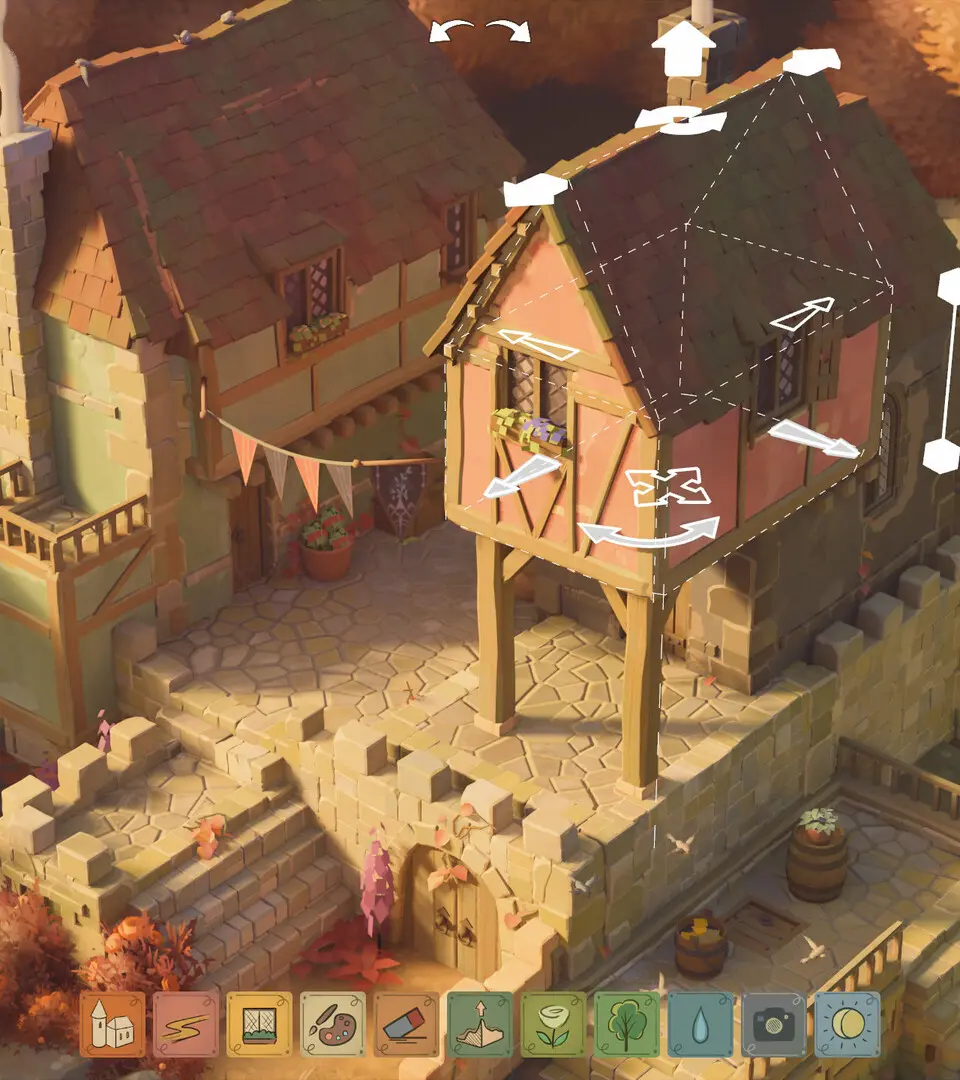Click the white up arrow above the roof
This screenshot has width=960, height=1080.
point(684,50)
